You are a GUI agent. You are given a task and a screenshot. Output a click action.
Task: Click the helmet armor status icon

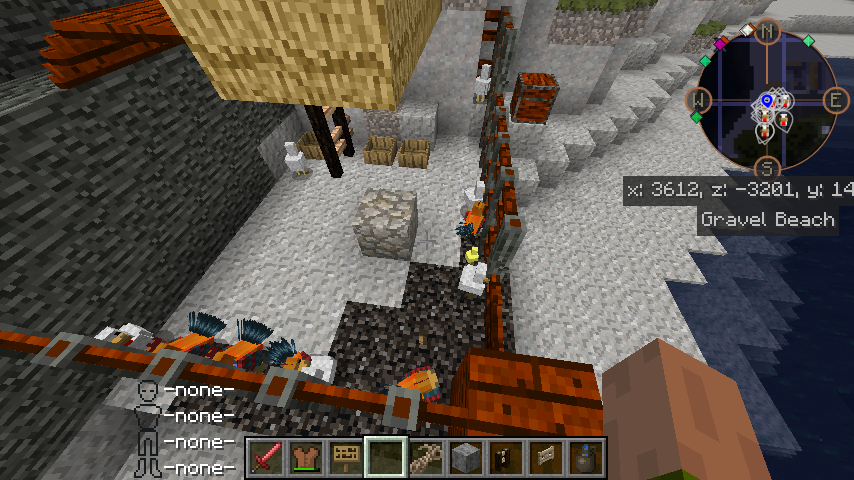pos(148,390)
